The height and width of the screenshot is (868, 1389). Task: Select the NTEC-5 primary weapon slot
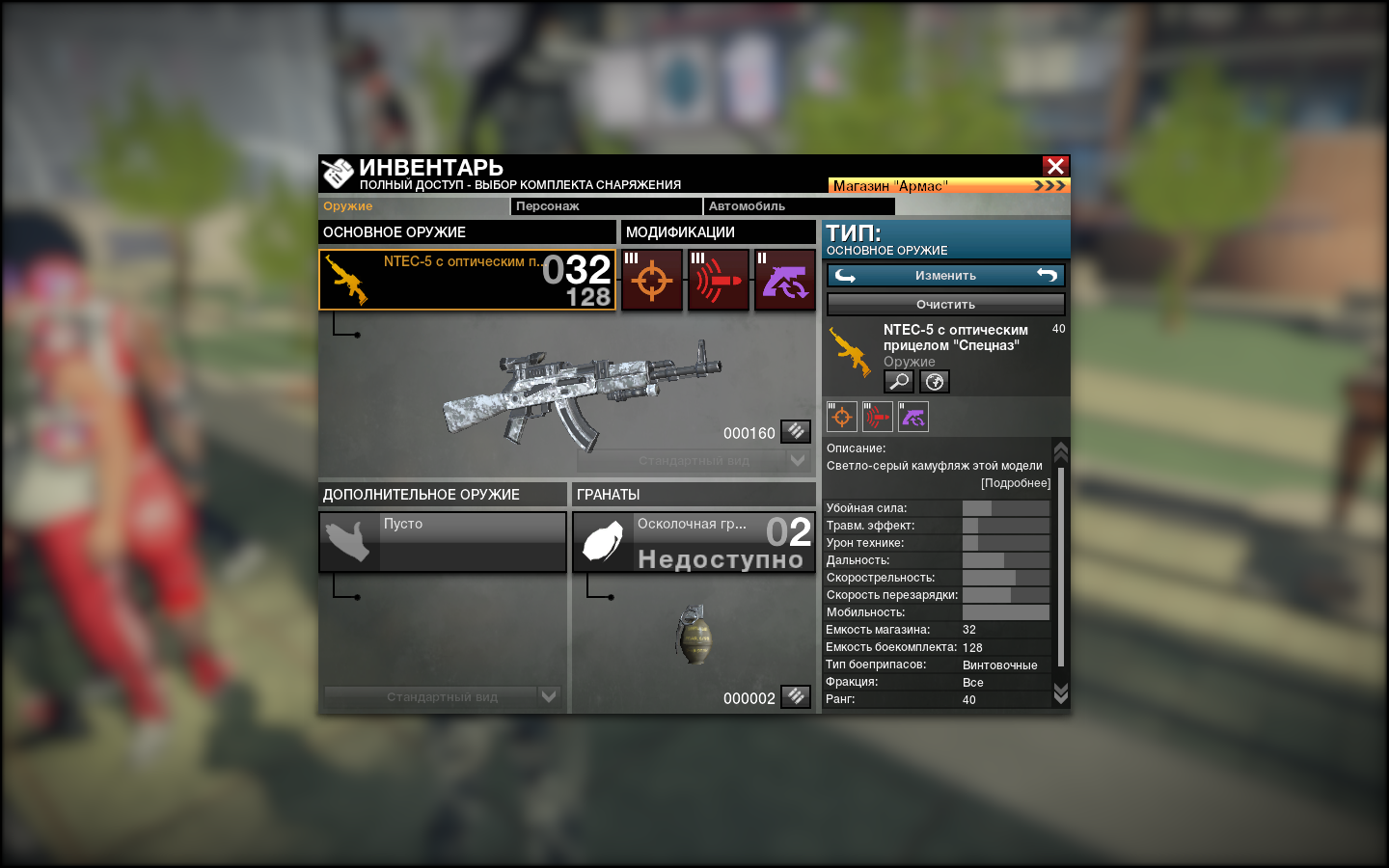[x=467, y=280]
